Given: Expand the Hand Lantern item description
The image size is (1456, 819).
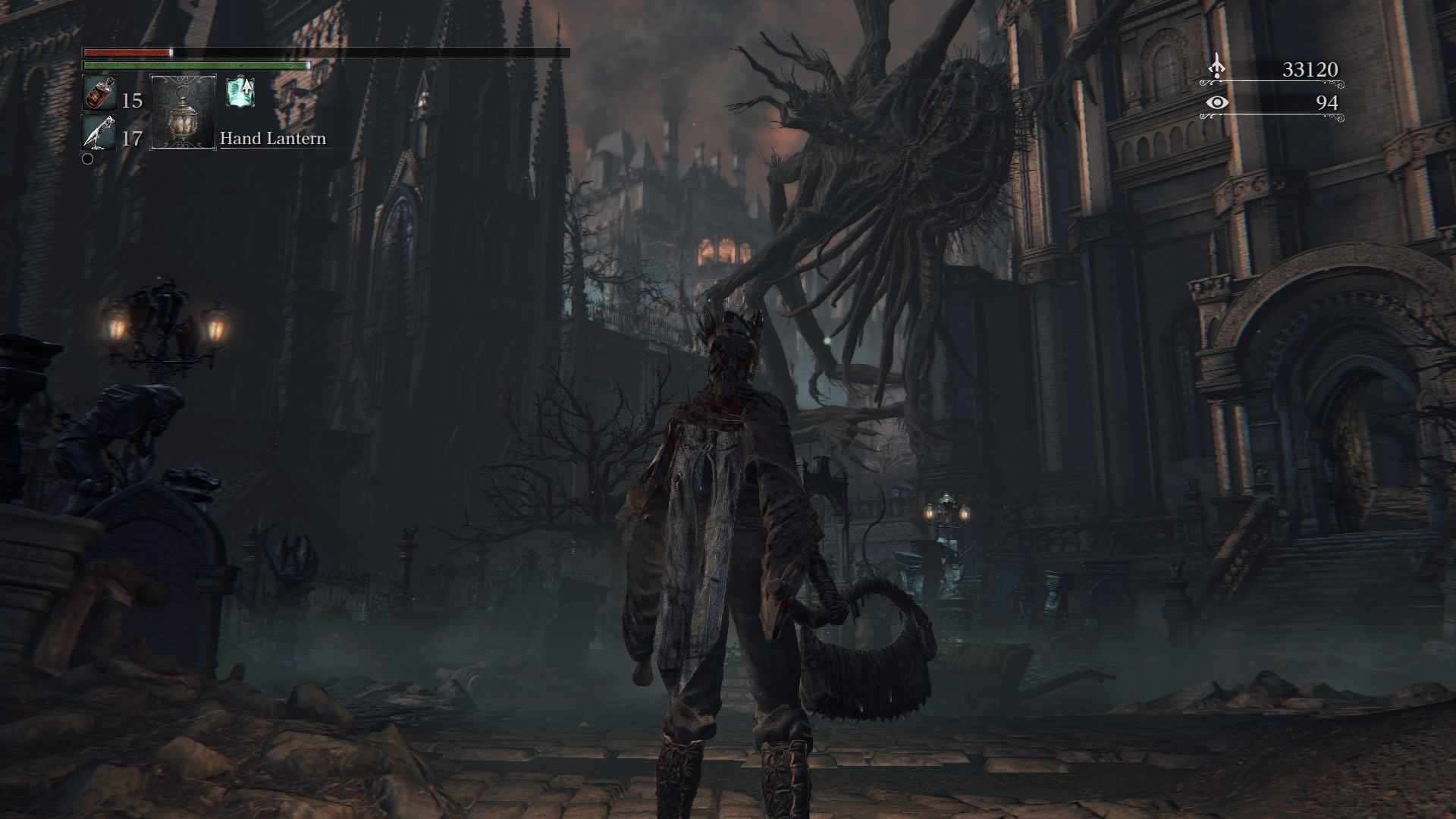Looking at the screenshot, I should (272, 139).
